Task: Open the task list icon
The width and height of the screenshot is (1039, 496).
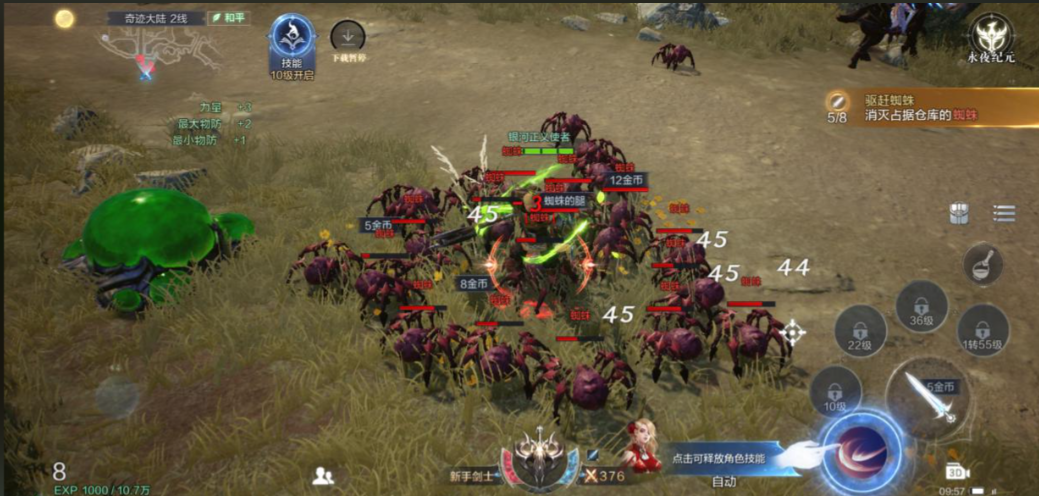Action: click(x=1004, y=213)
